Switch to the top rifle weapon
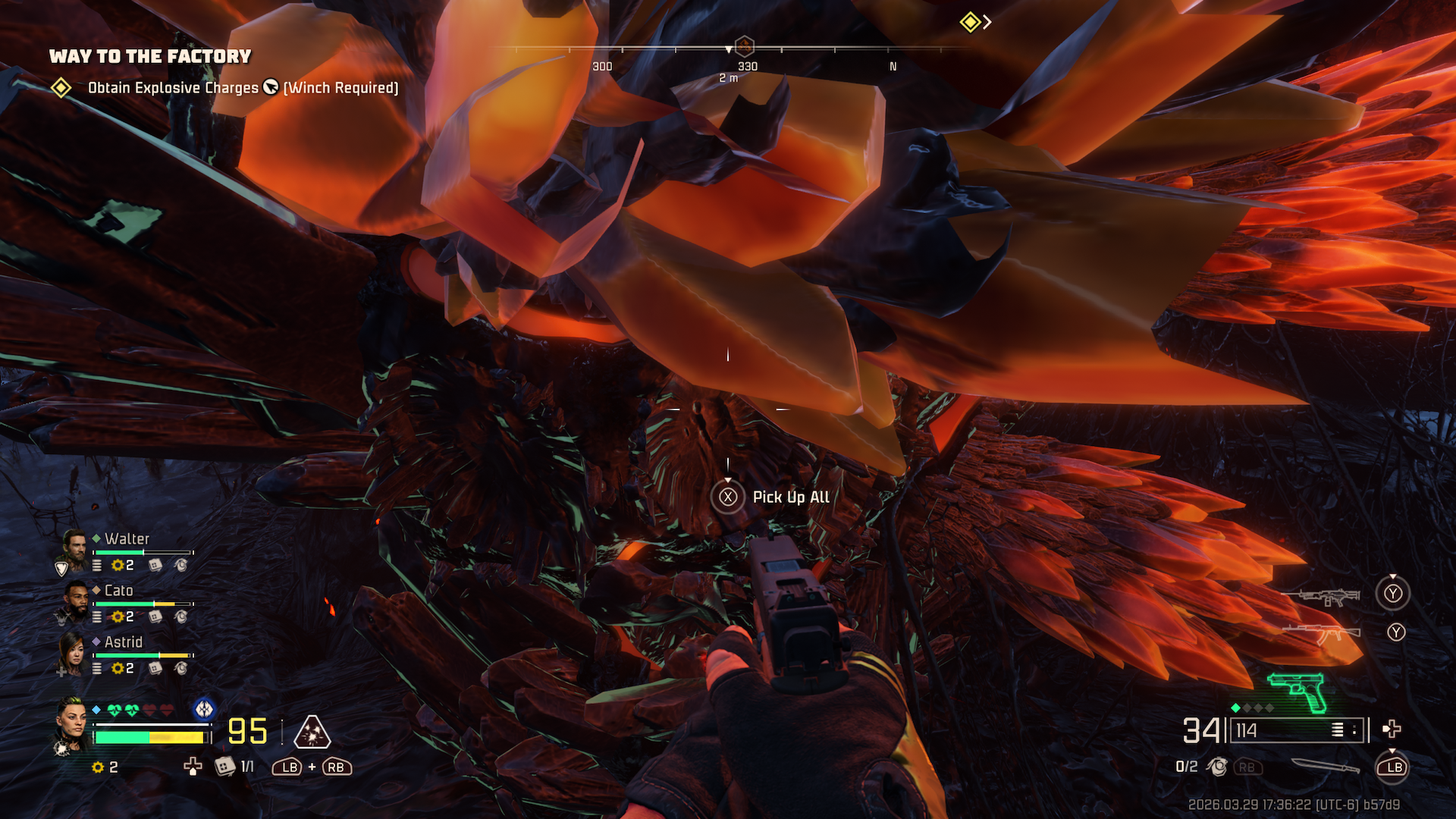 1322,597
